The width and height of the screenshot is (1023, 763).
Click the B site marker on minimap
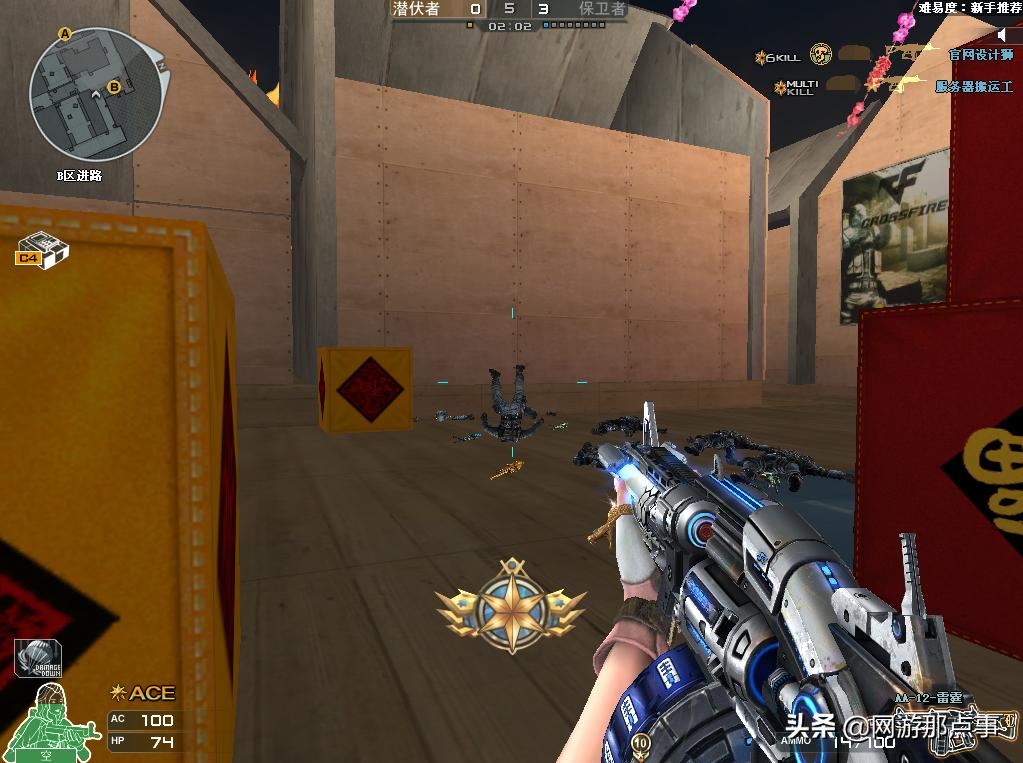(x=114, y=87)
